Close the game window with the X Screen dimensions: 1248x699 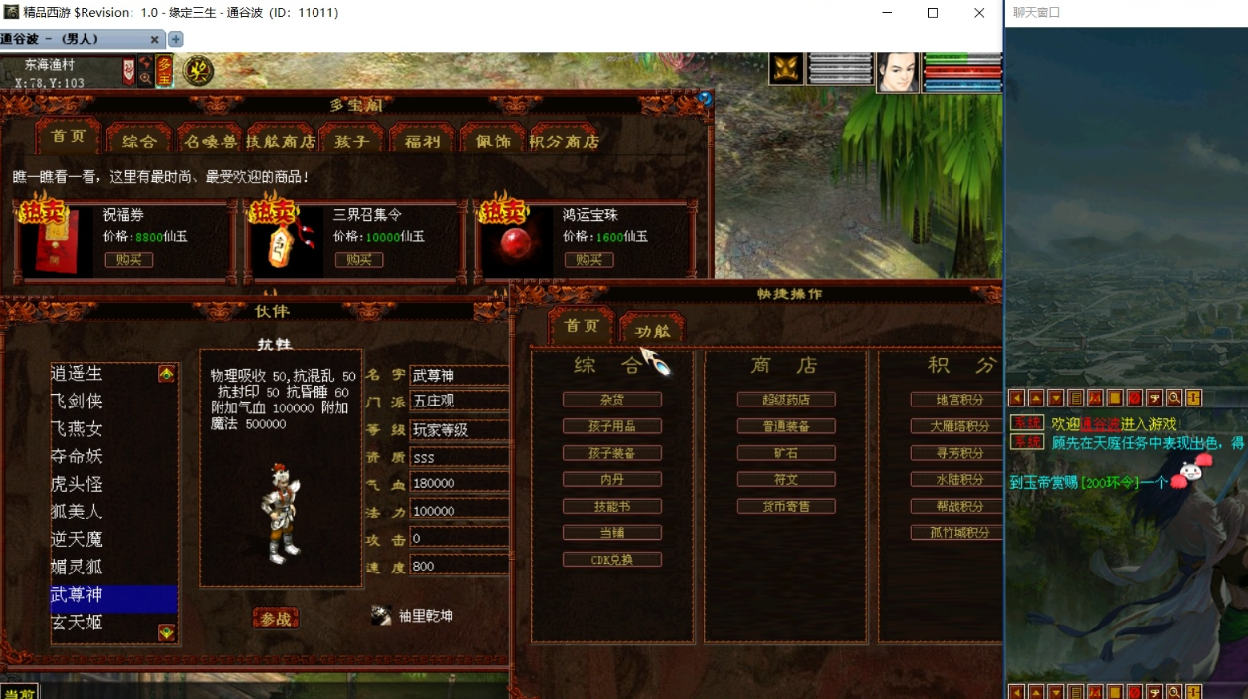[979, 13]
